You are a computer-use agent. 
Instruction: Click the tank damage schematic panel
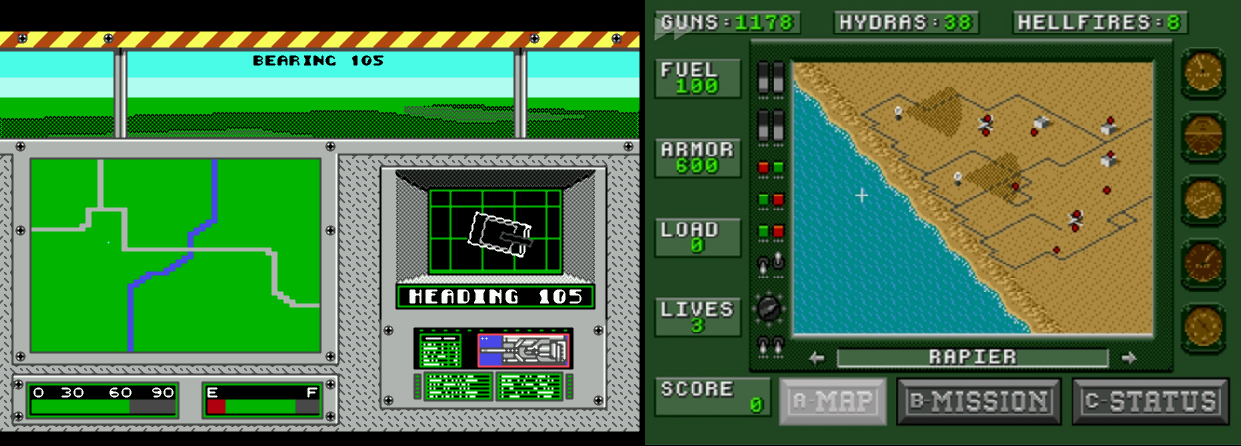(523, 349)
